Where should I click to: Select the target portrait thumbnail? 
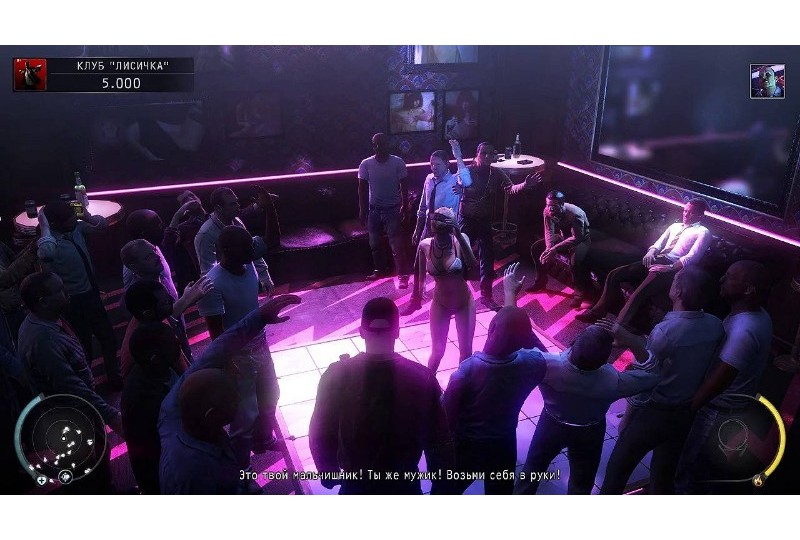(767, 81)
